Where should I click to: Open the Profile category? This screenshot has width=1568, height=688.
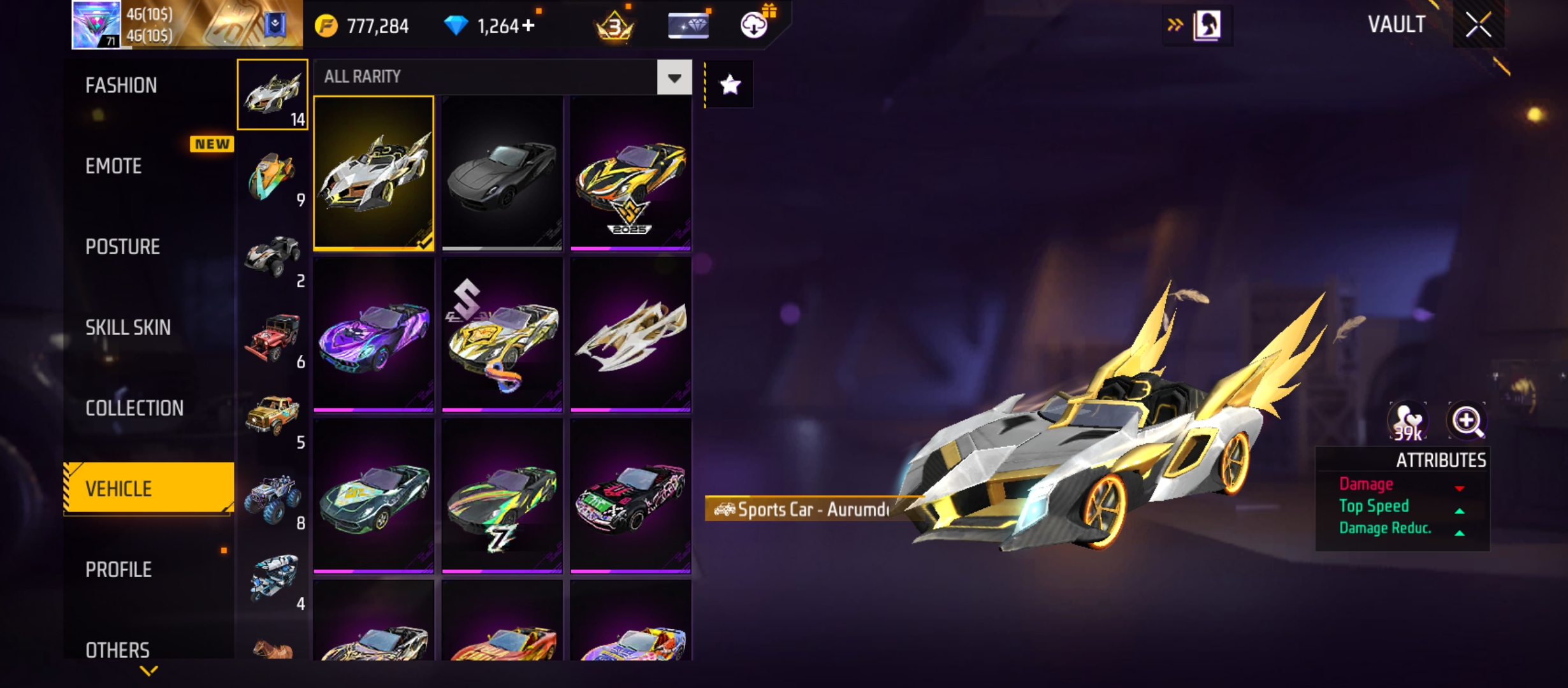(119, 570)
